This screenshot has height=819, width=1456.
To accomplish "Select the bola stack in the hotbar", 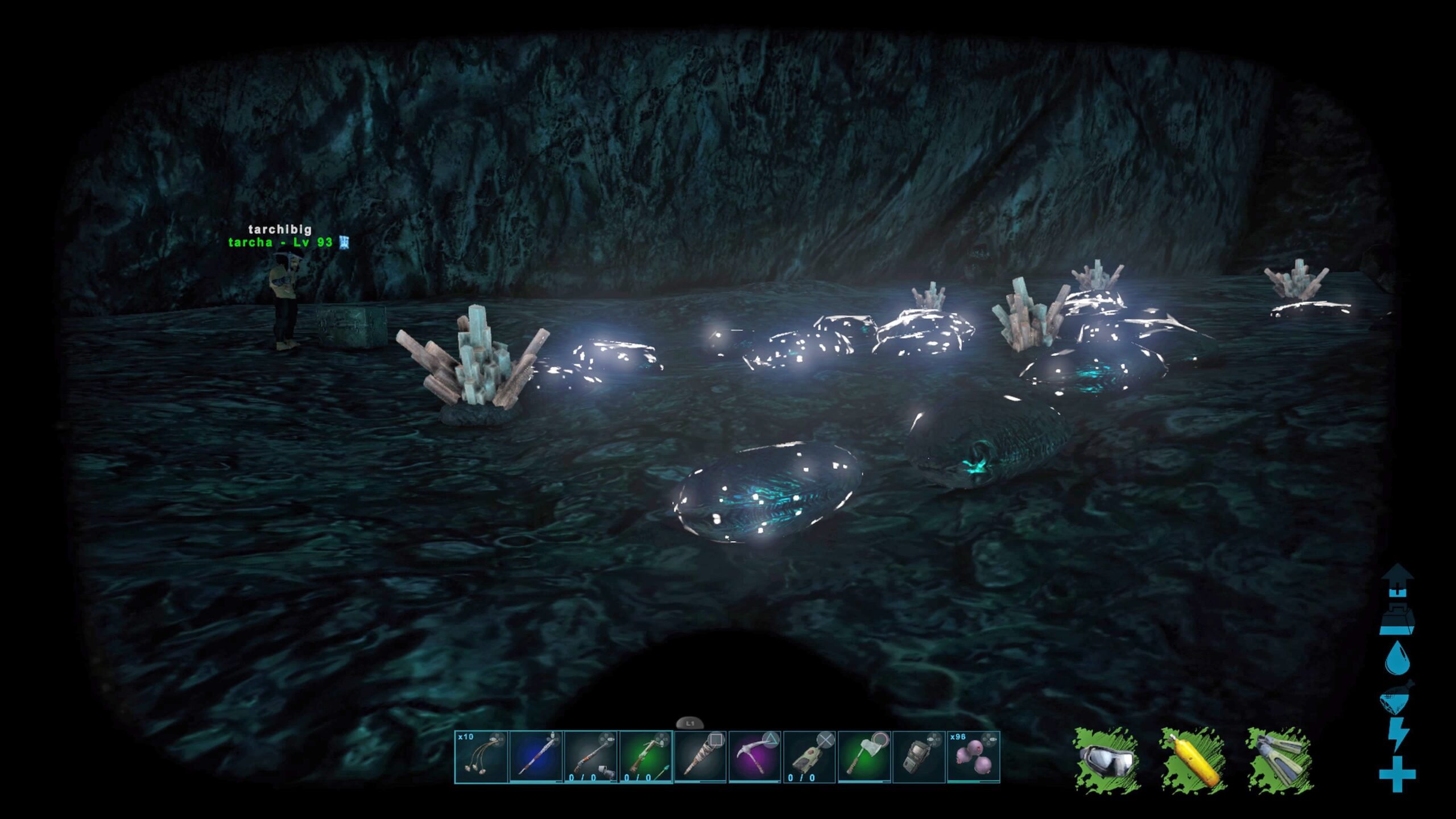I will (x=481, y=757).
